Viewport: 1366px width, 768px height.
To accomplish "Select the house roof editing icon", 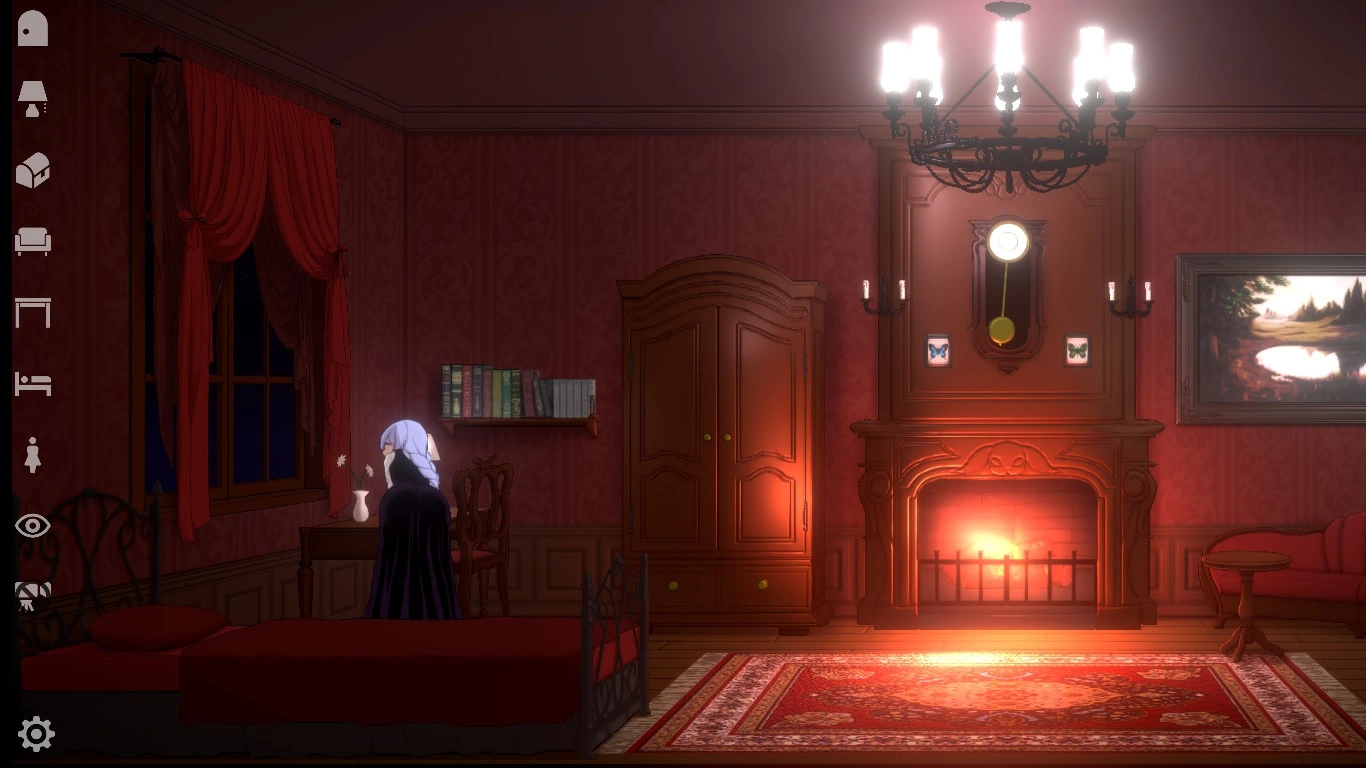I will [33, 168].
